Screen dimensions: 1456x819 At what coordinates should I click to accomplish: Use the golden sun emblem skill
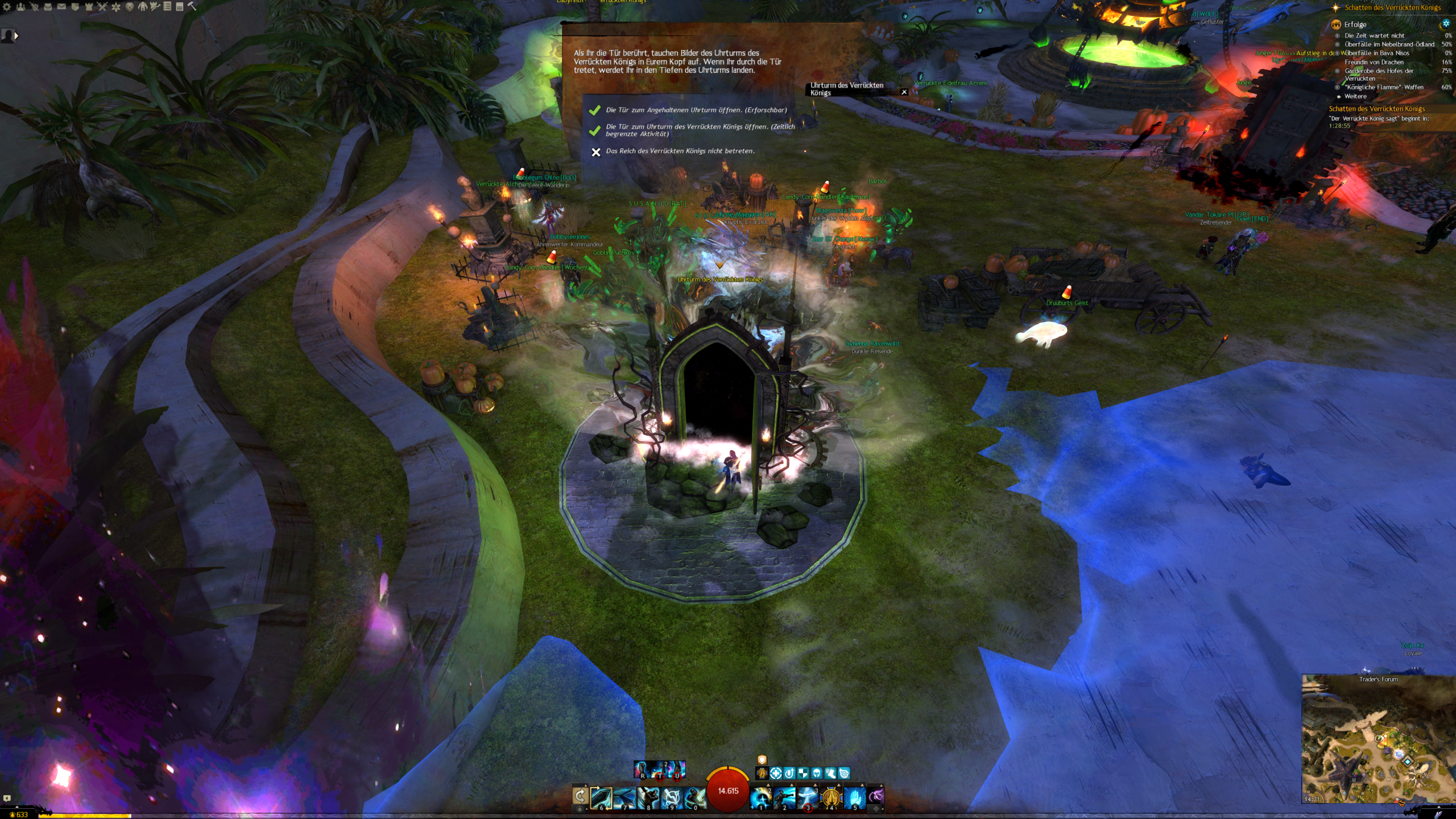pos(830,797)
